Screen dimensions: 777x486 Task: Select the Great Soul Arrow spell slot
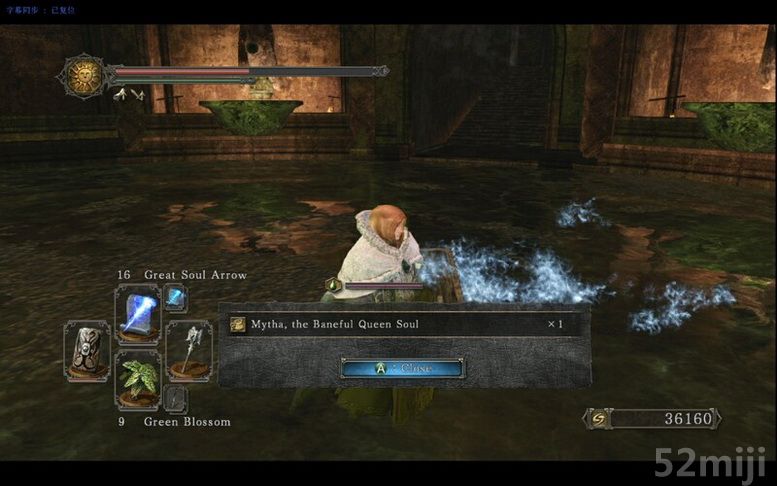point(137,313)
